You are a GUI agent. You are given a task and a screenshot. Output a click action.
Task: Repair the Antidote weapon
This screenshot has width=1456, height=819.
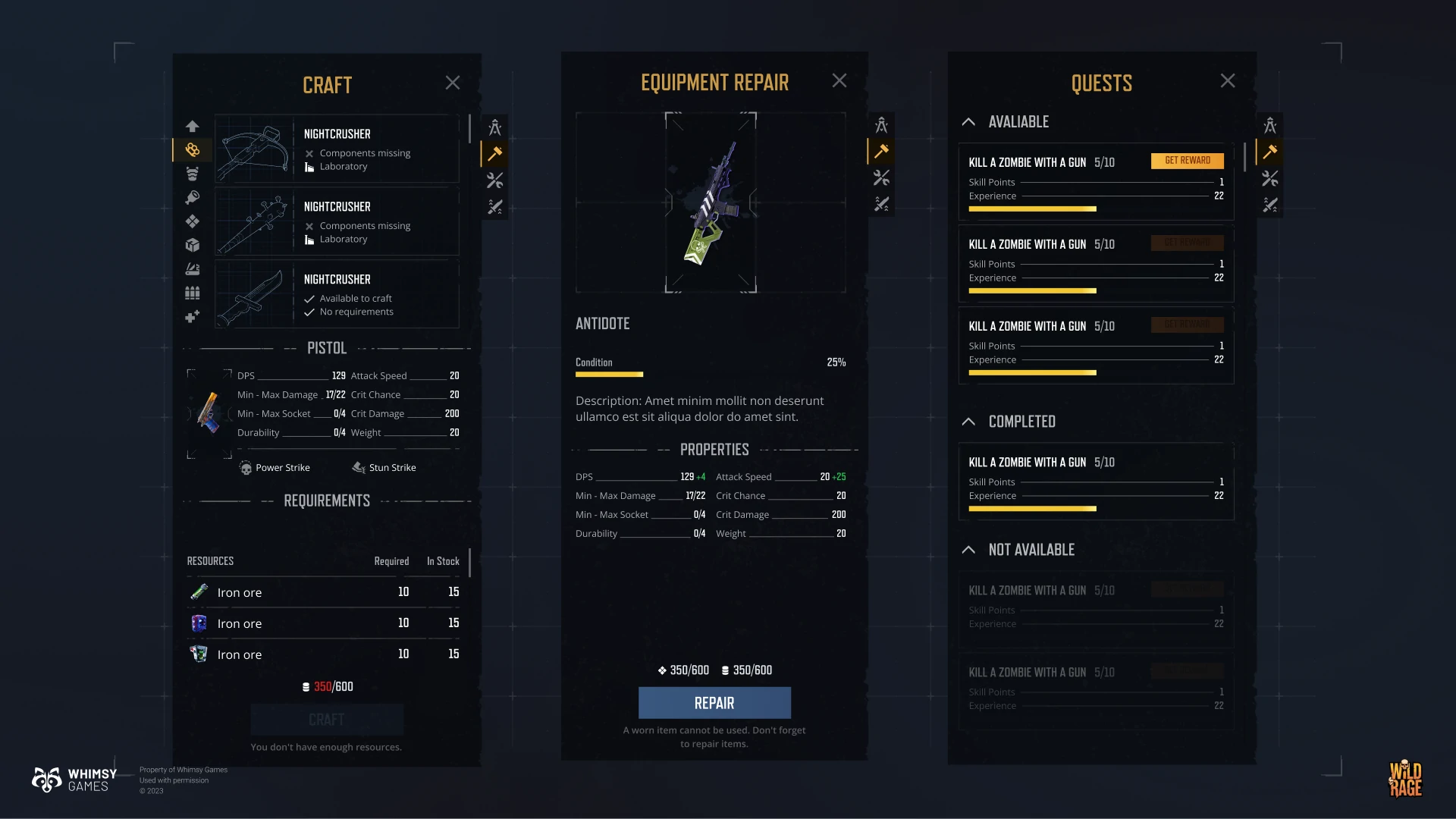coord(714,703)
